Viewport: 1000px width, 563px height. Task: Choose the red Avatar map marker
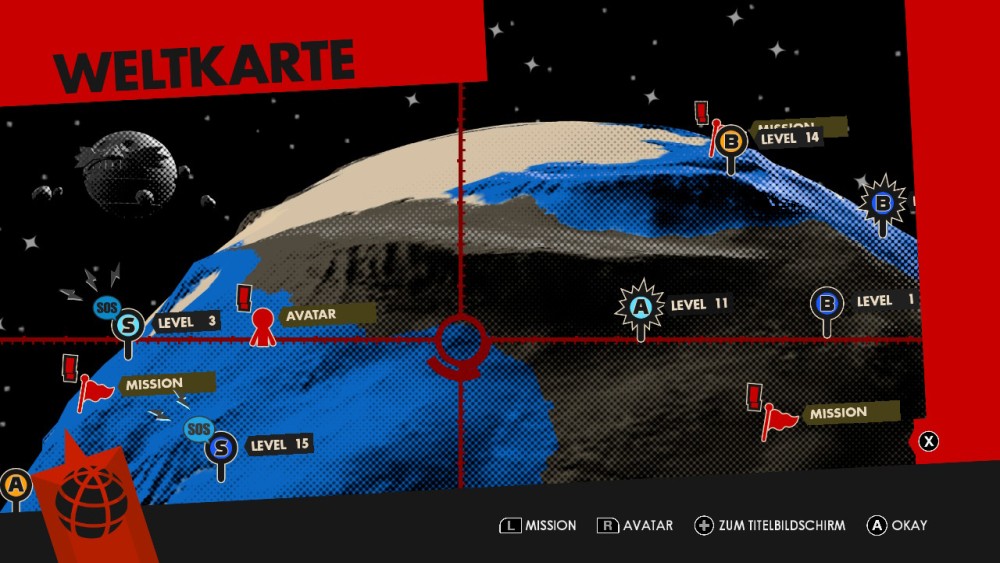point(263,325)
